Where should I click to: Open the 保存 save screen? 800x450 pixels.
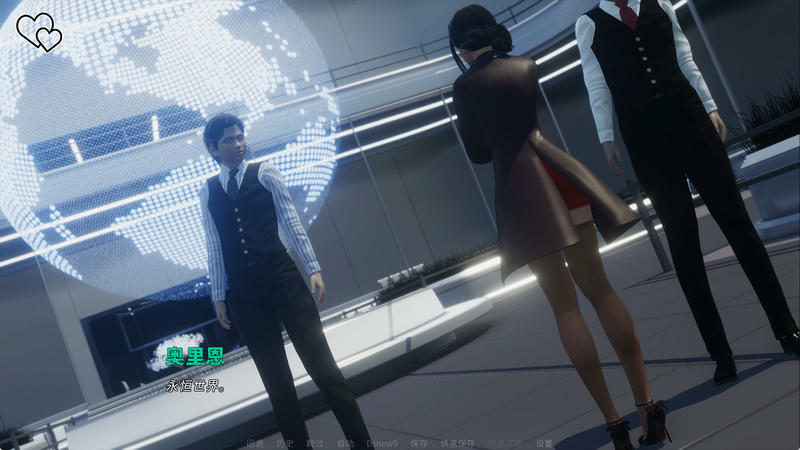point(419,443)
